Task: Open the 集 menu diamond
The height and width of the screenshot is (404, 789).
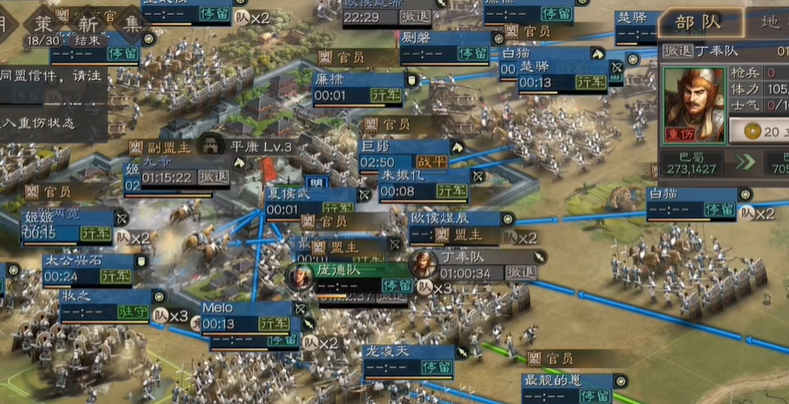Action: (129, 21)
